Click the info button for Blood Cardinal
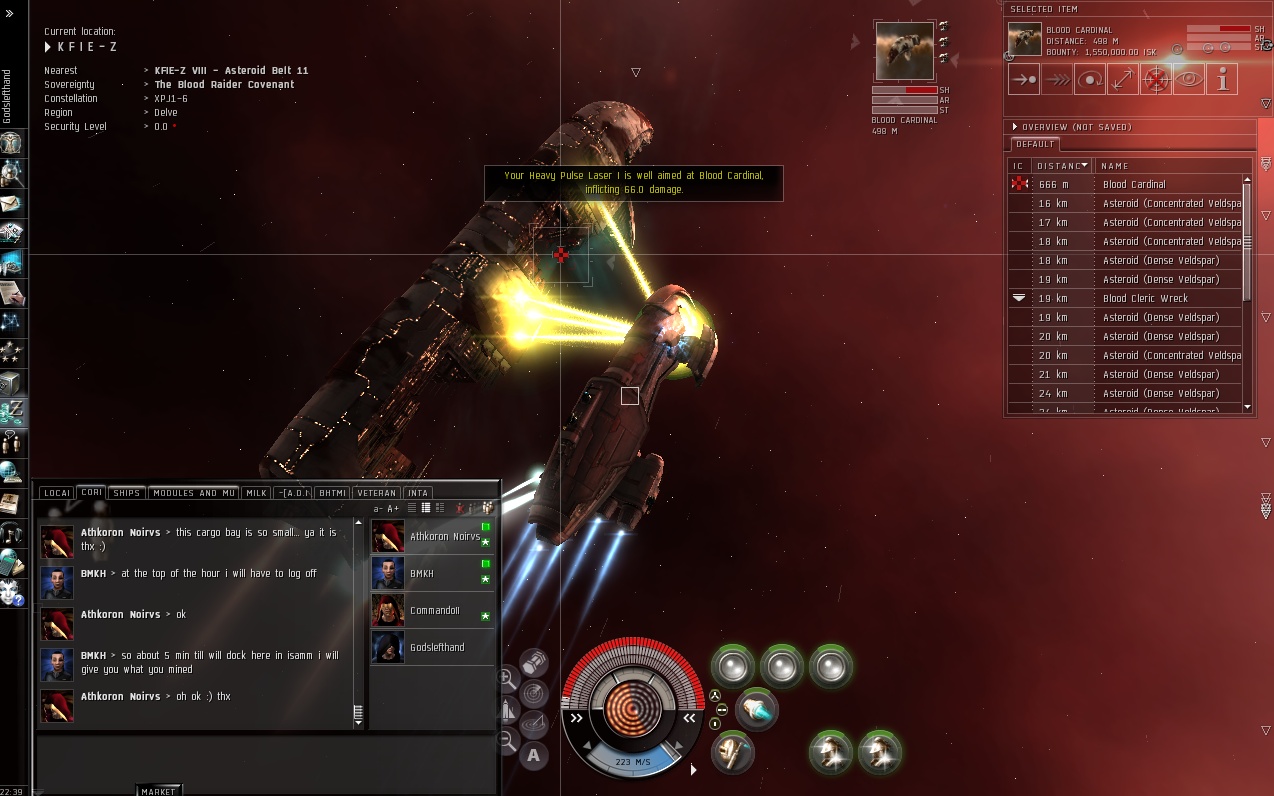Viewport: 1274px width, 796px height. click(x=1222, y=79)
